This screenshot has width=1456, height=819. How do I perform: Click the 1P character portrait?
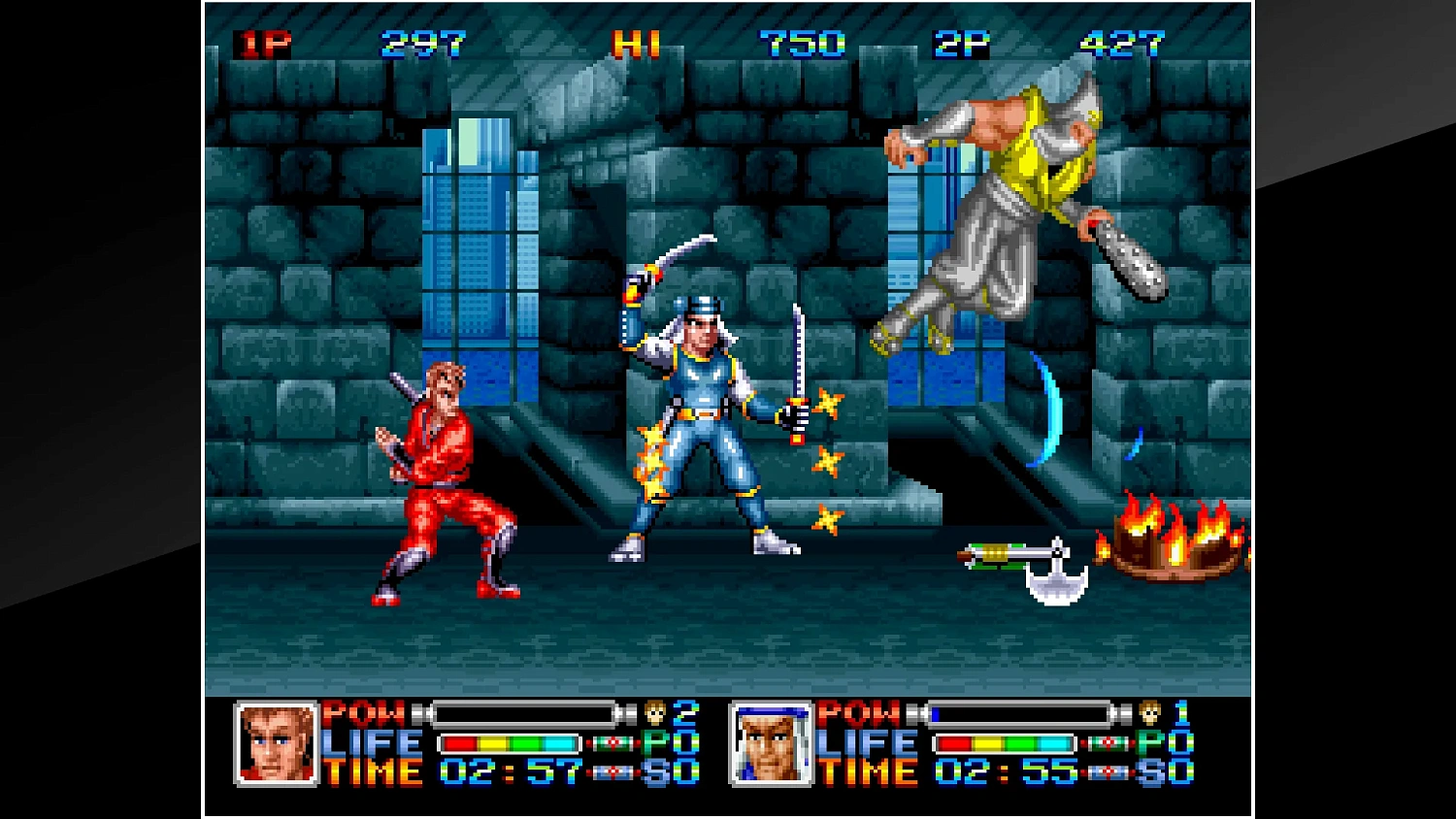tap(277, 744)
